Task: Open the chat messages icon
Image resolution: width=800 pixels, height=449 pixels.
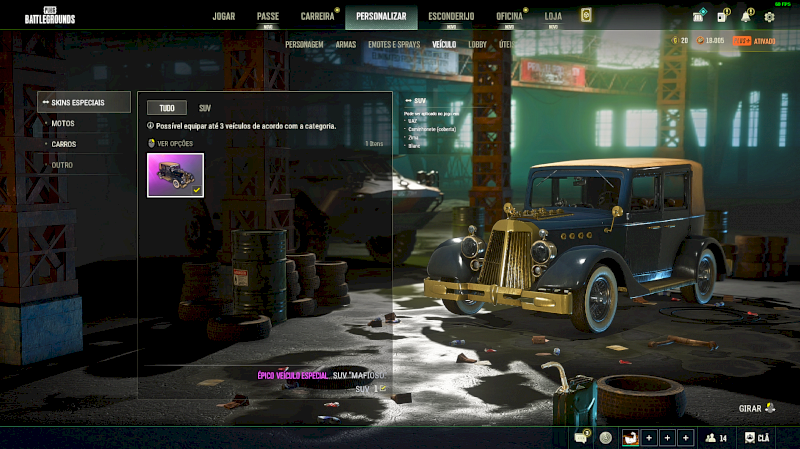Action: [581, 438]
